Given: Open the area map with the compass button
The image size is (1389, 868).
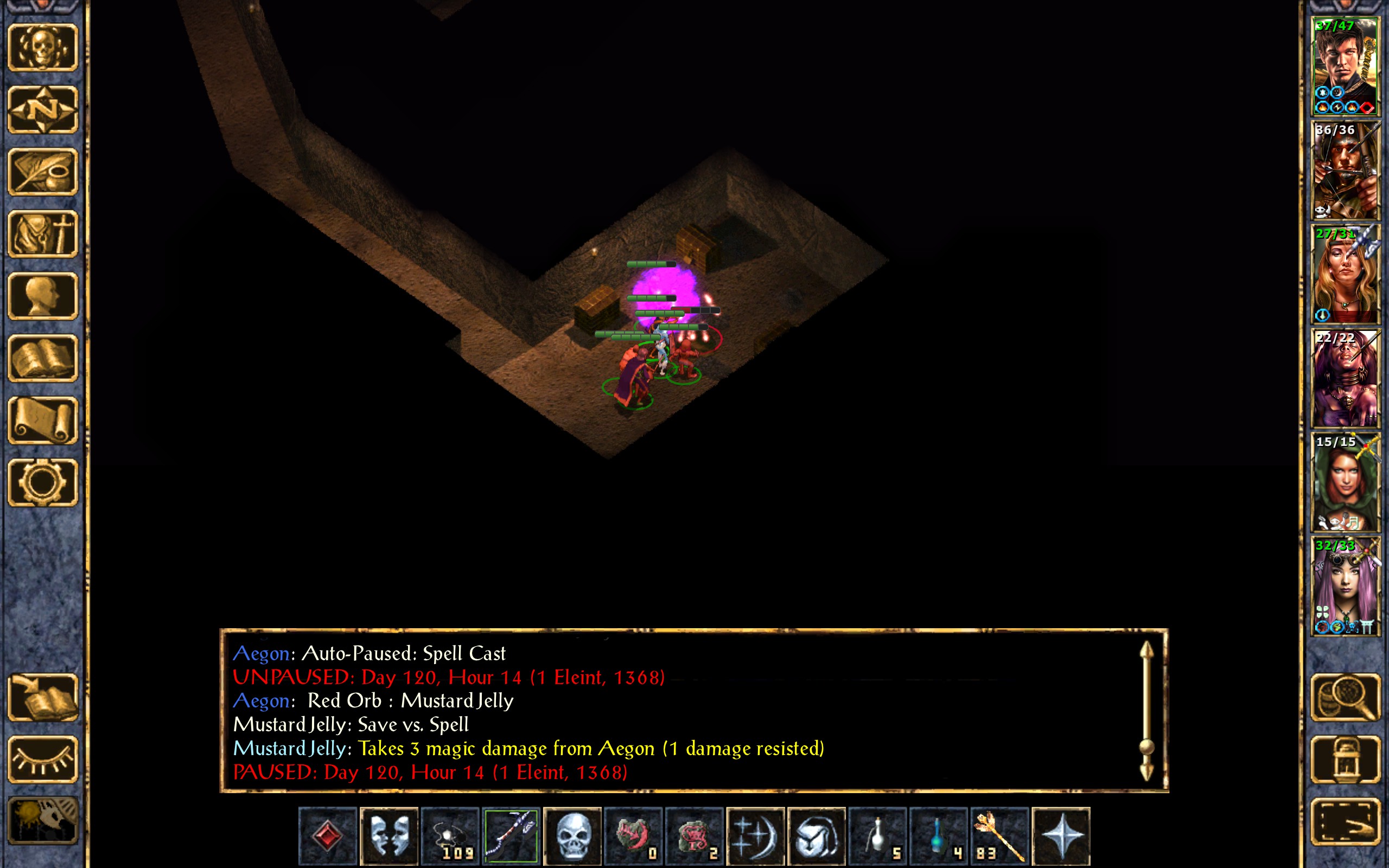Looking at the screenshot, I should coord(43,110).
